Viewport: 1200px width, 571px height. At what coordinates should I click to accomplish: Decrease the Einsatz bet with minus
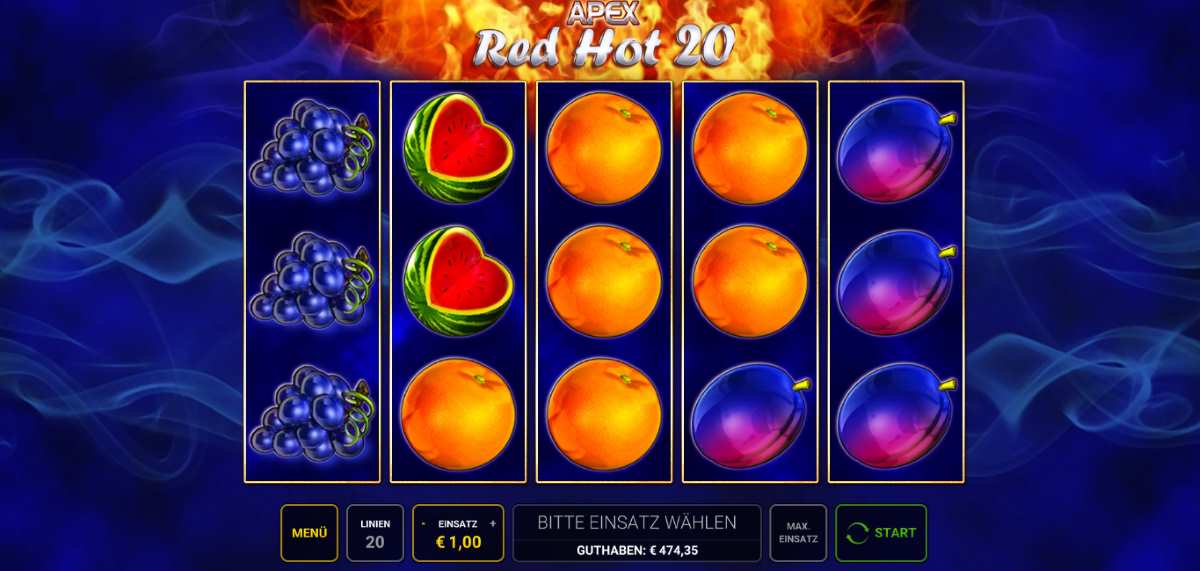click(x=424, y=523)
